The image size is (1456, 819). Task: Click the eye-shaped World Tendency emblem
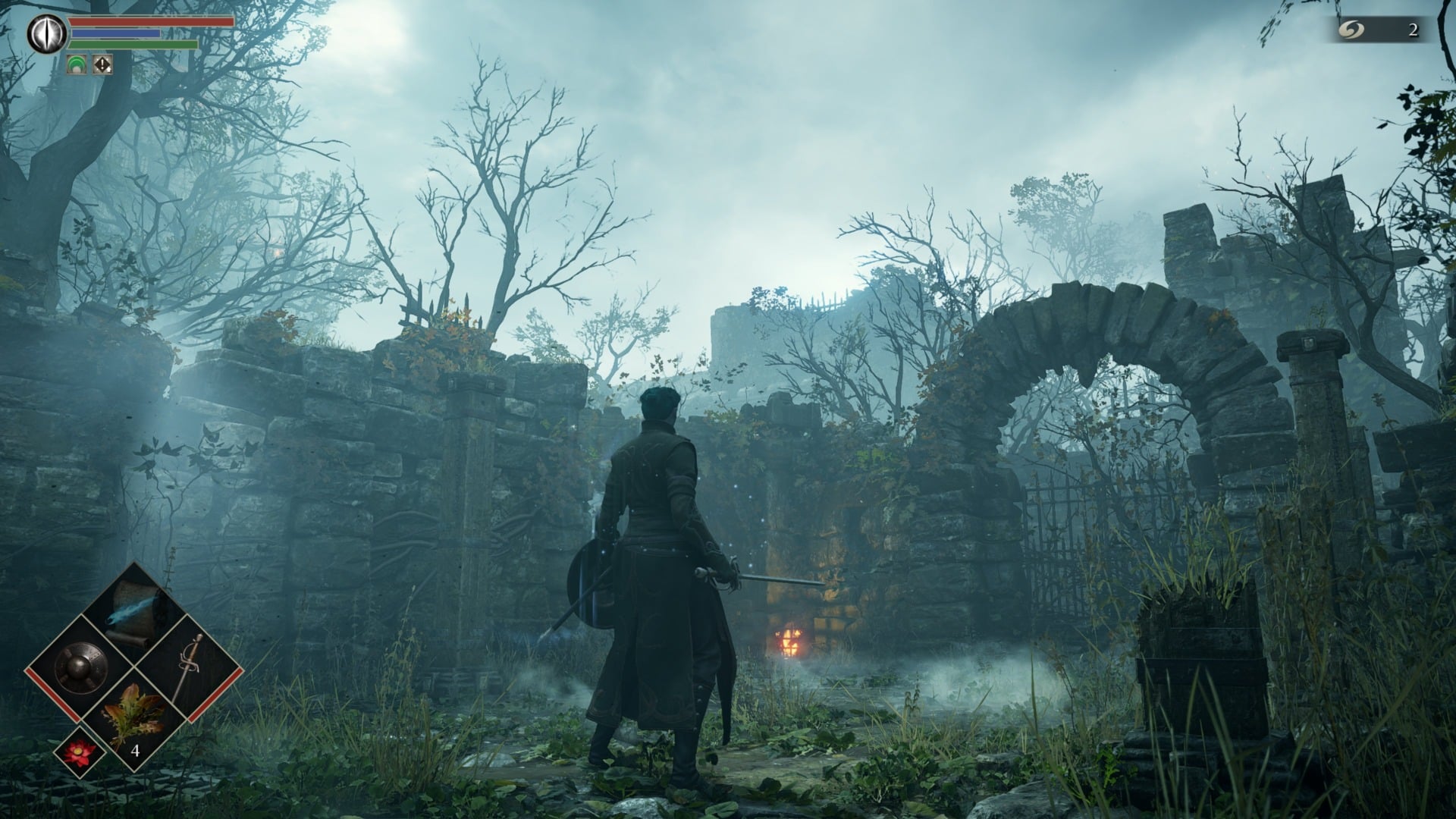[x=46, y=33]
